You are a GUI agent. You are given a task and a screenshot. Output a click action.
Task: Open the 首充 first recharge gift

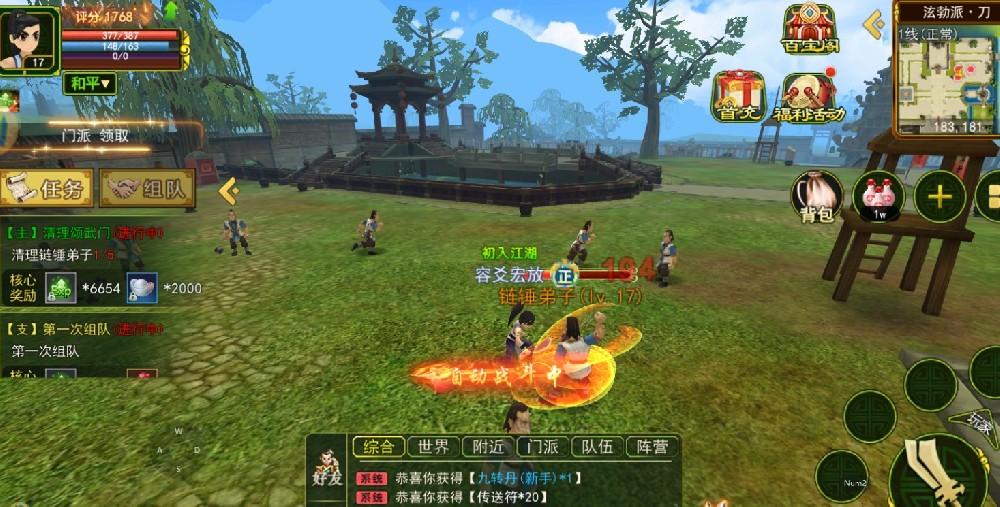(x=737, y=96)
